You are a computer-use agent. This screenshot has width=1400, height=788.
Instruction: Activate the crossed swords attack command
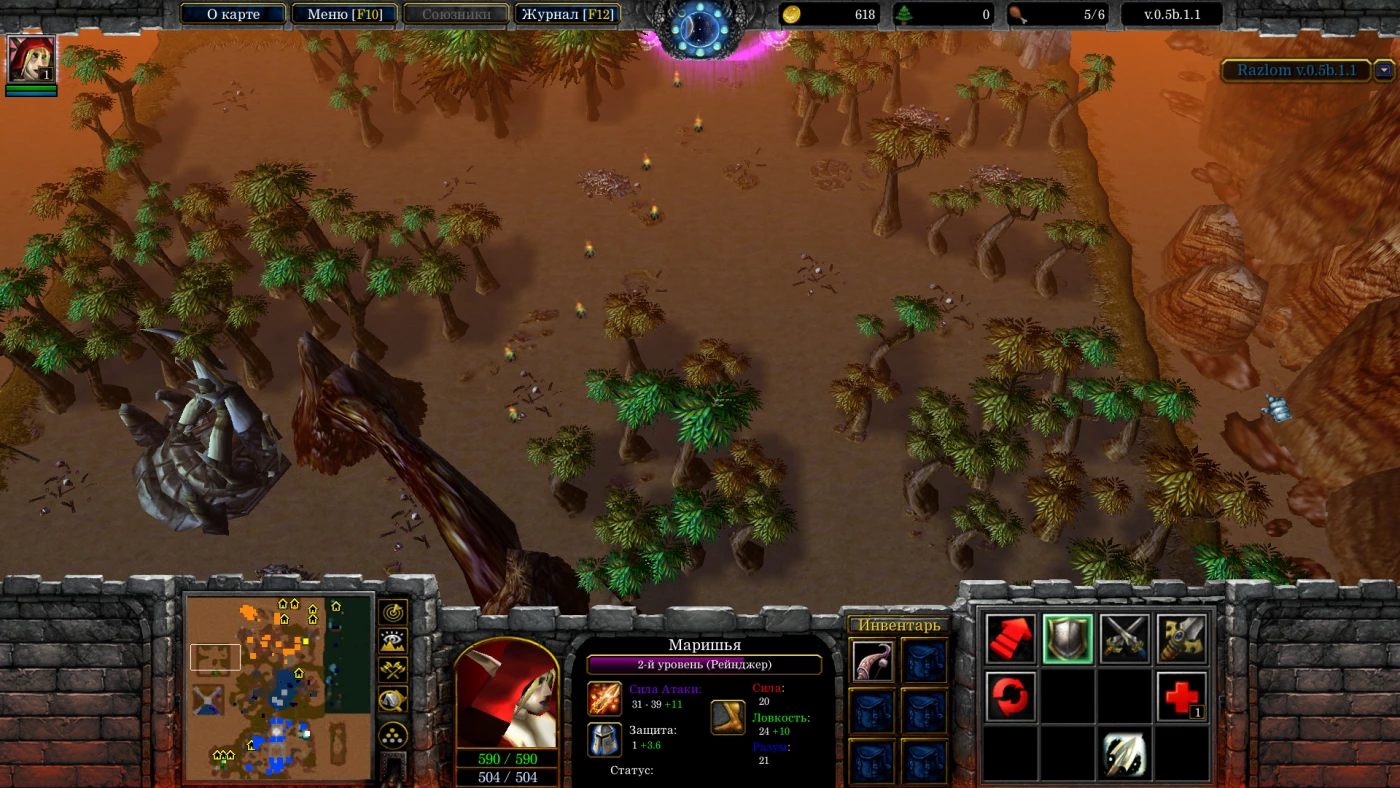click(x=1124, y=639)
